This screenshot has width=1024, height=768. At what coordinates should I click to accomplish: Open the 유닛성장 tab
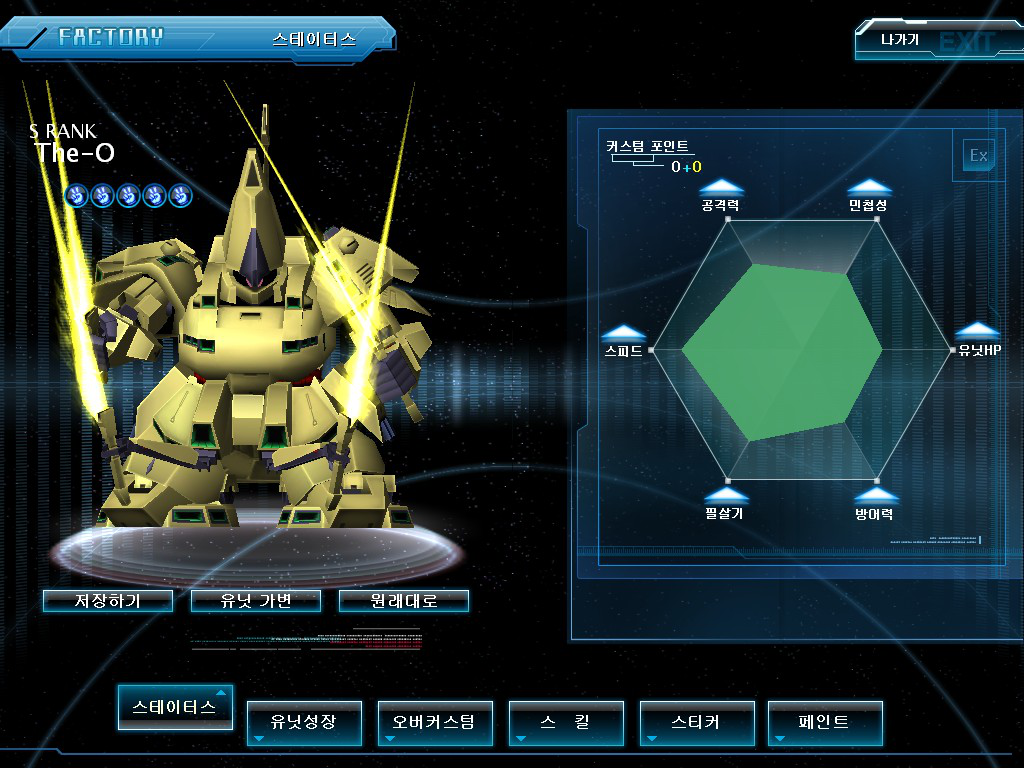[304, 722]
